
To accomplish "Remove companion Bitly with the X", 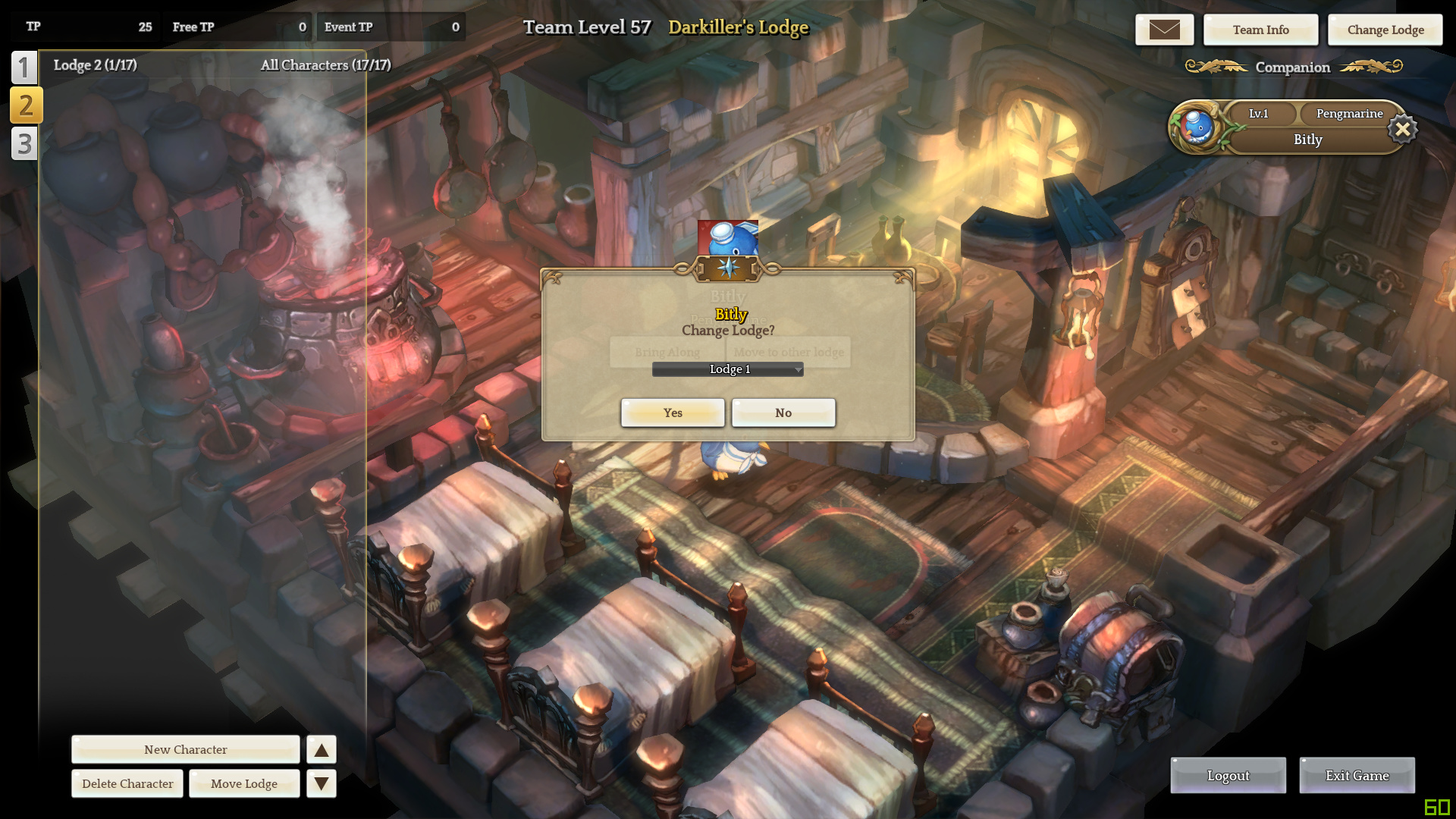I will [x=1403, y=129].
